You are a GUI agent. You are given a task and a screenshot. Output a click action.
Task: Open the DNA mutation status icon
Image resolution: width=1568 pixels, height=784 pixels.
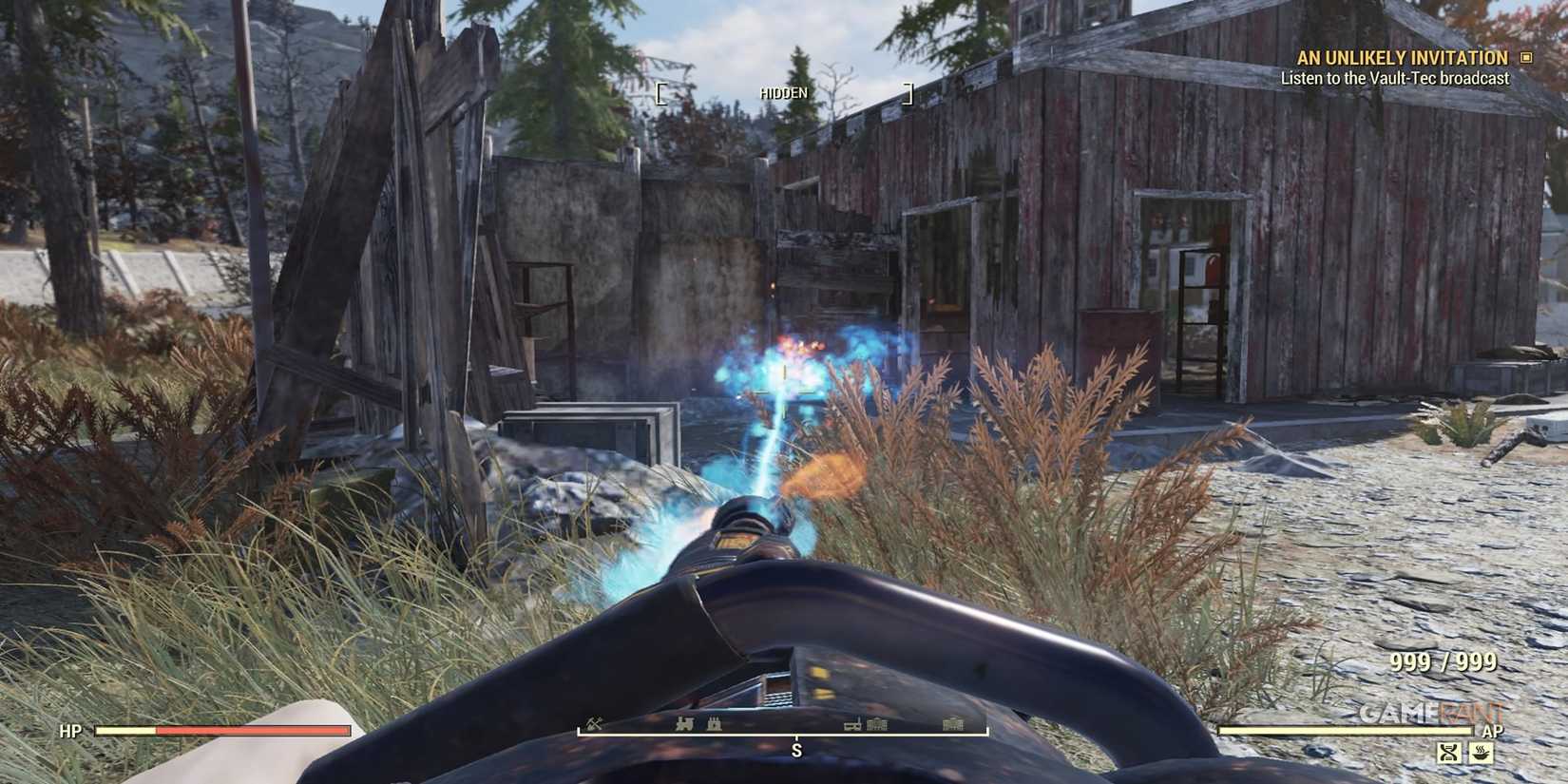1449,753
